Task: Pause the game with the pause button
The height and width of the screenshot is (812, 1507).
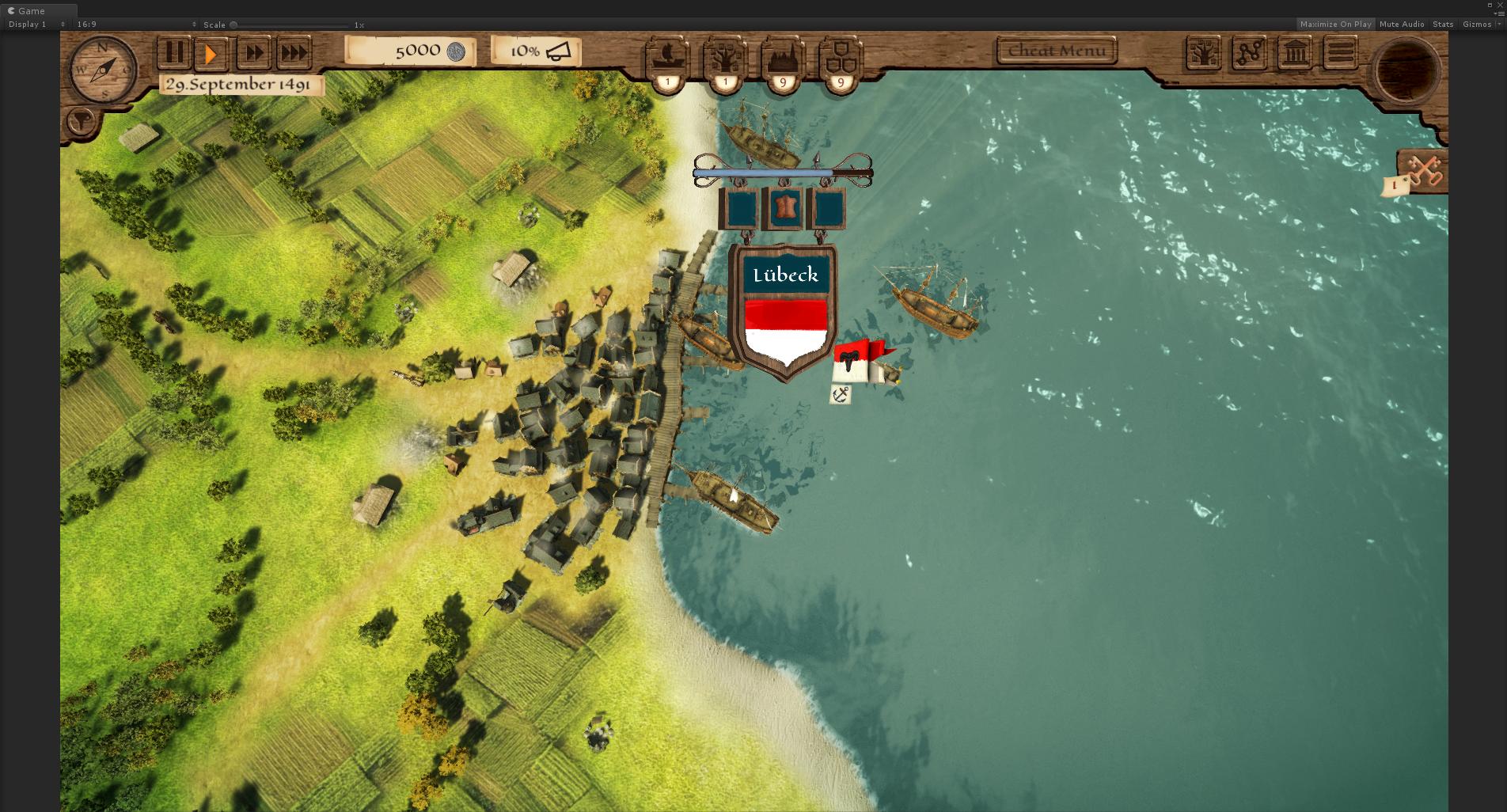Action: tap(174, 53)
